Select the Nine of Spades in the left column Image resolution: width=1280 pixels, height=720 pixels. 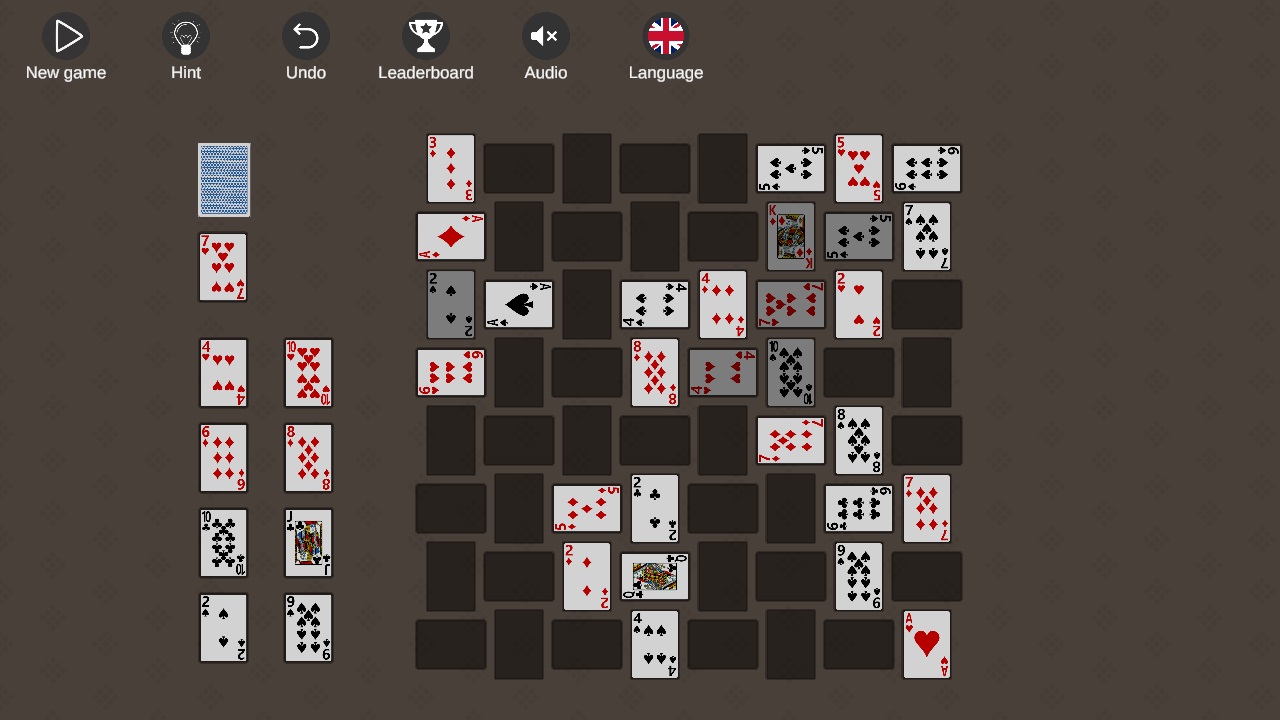(x=308, y=628)
